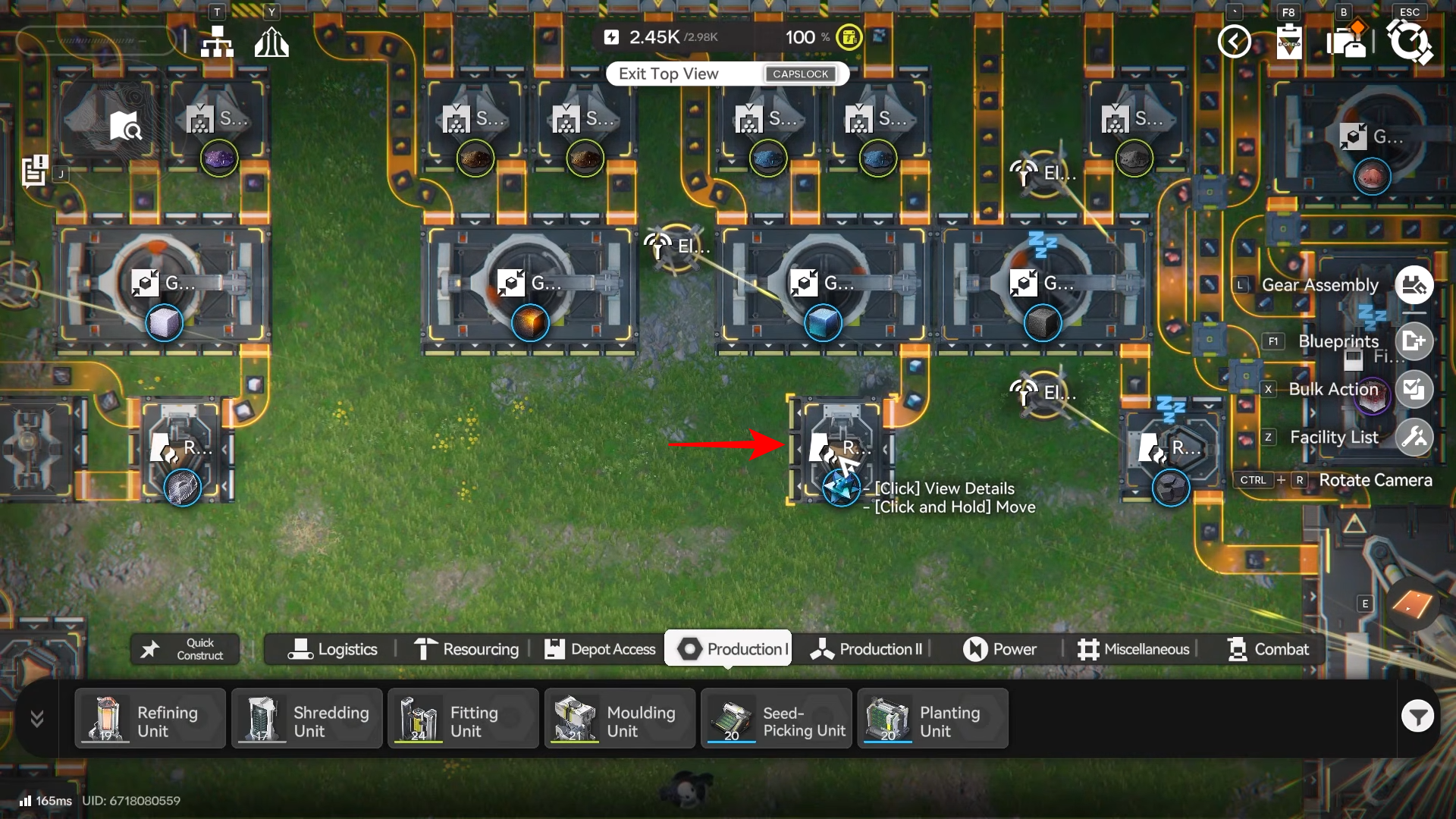Choose the Fitting Unit building
1456x819 pixels.
click(463, 719)
